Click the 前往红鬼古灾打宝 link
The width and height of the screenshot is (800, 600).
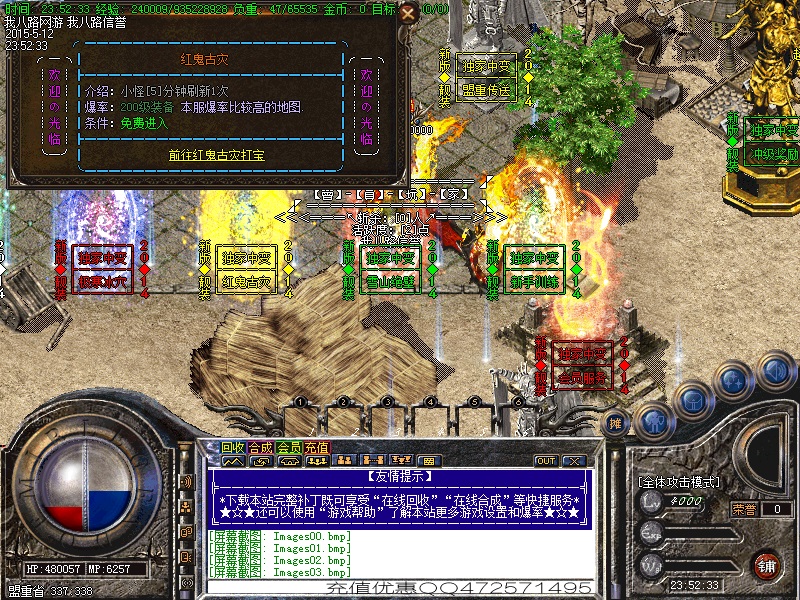pyautogui.click(x=216, y=156)
